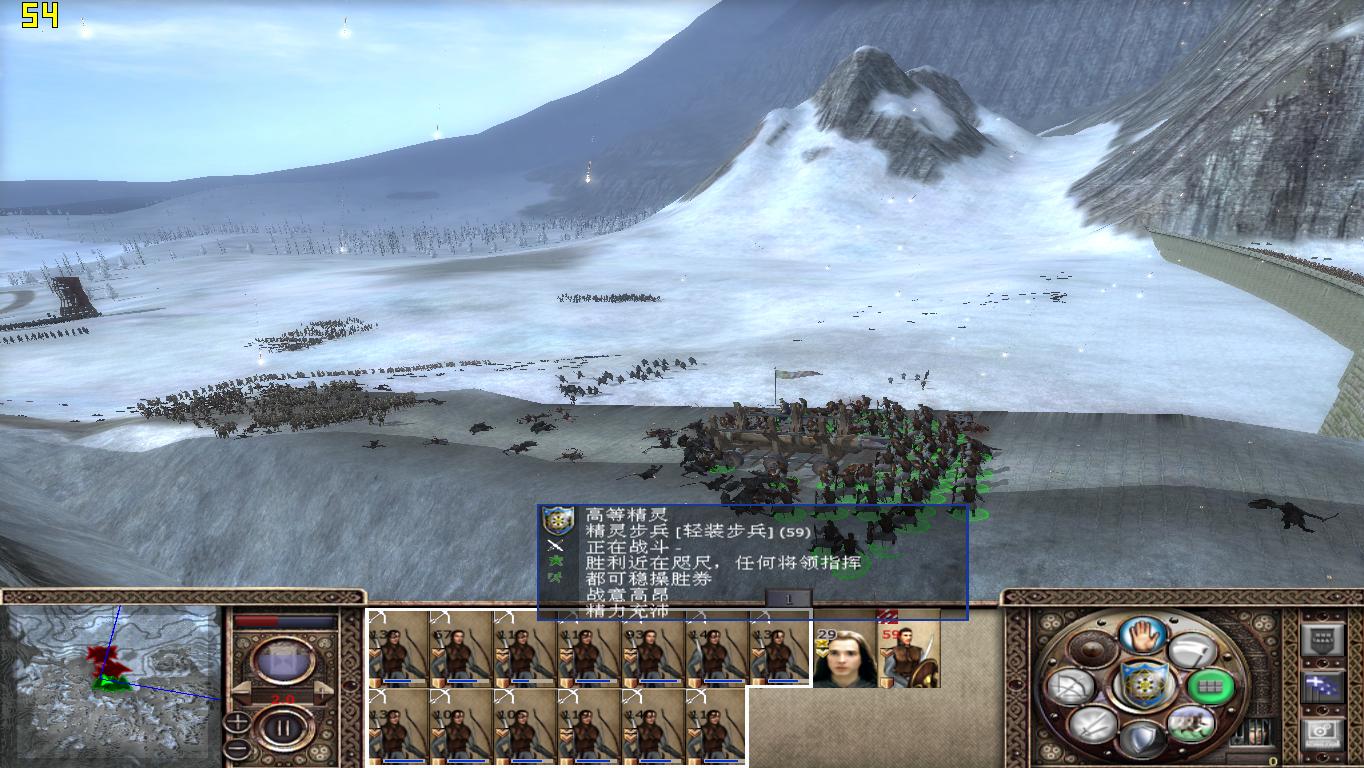Viewport: 1364px width, 768px height.
Task: Open the group formations panel button
Action: [1321, 641]
